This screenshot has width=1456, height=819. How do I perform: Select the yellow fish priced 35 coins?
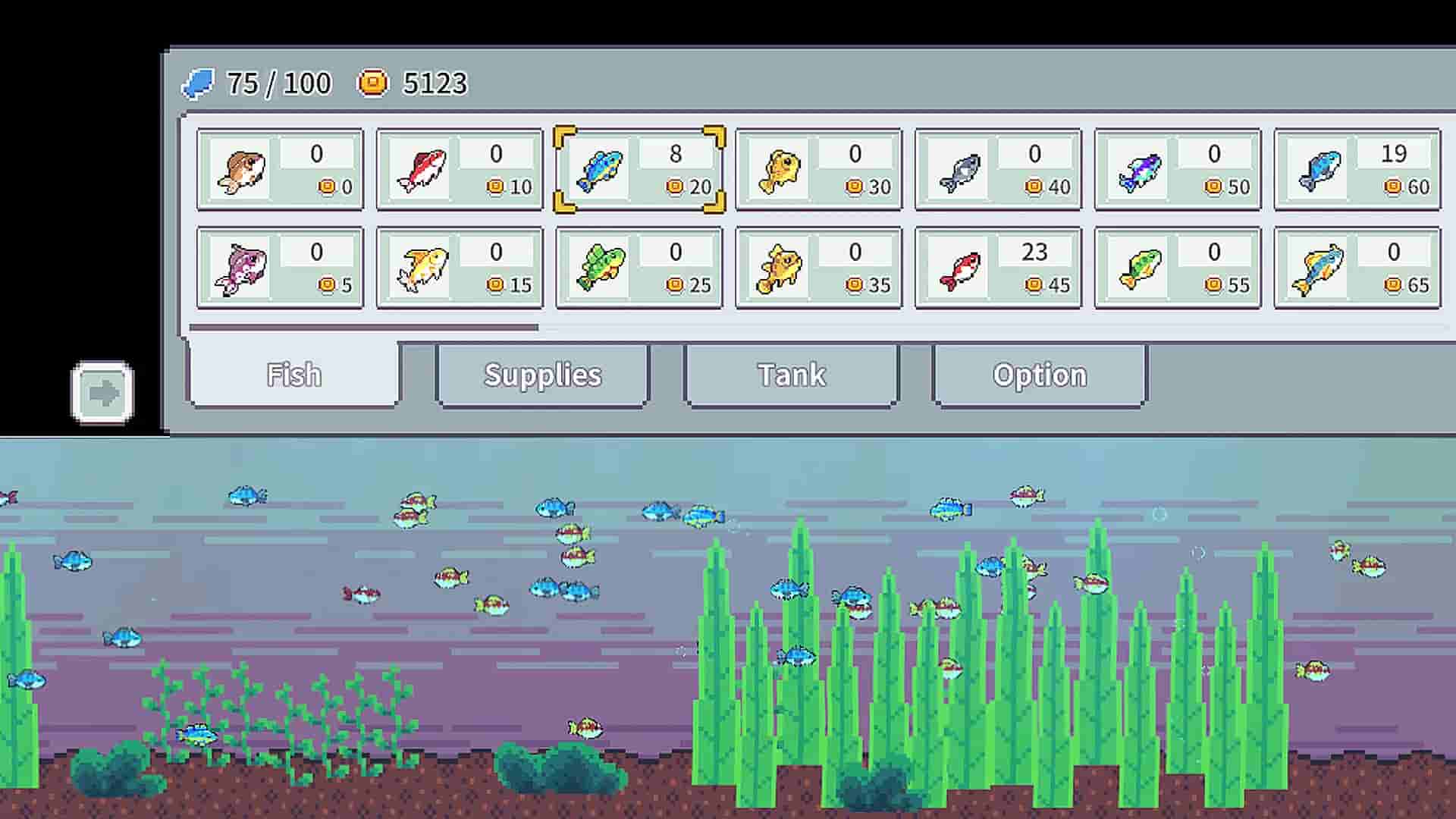point(818,267)
